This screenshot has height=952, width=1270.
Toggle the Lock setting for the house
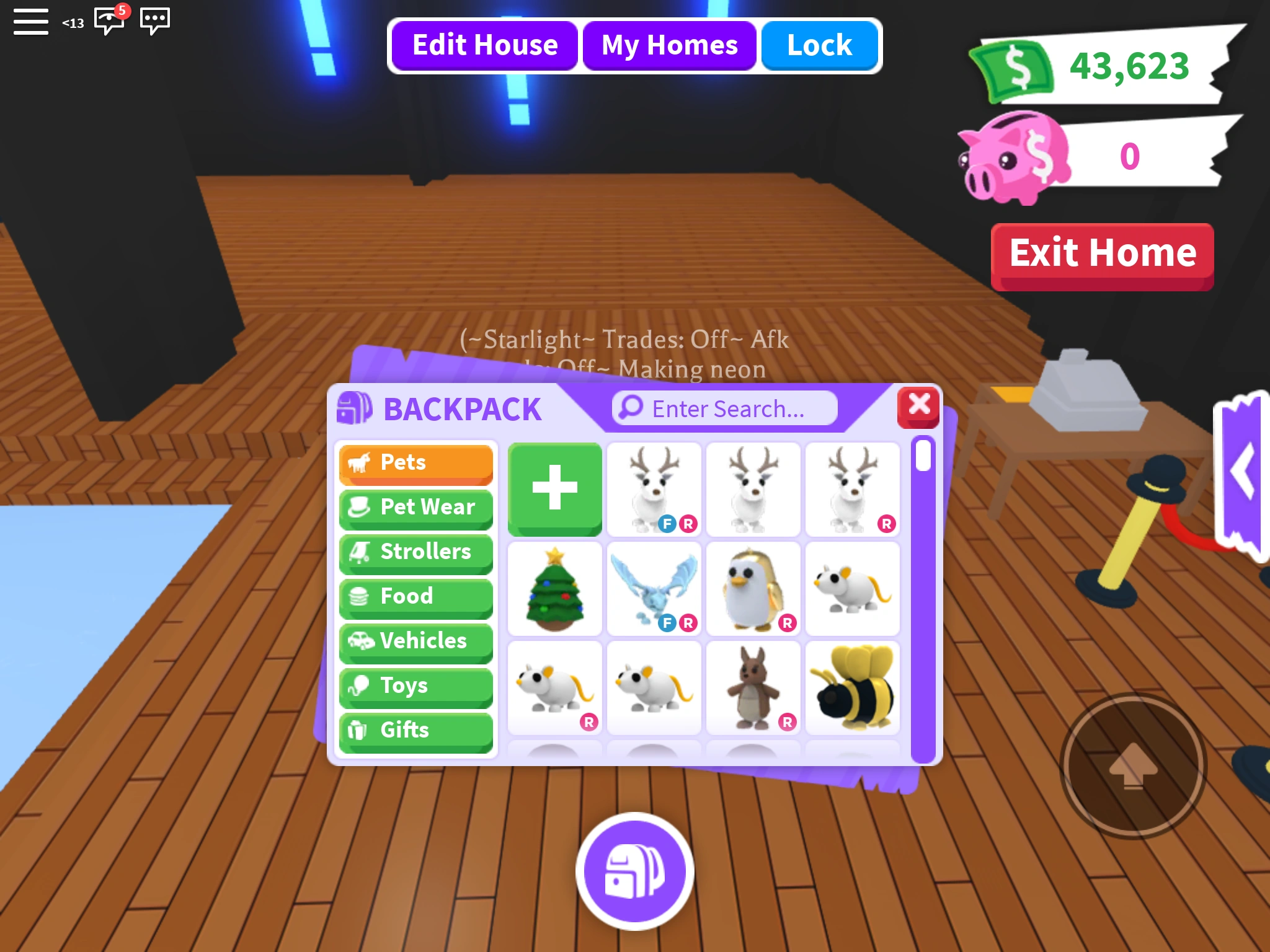(x=820, y=44)
